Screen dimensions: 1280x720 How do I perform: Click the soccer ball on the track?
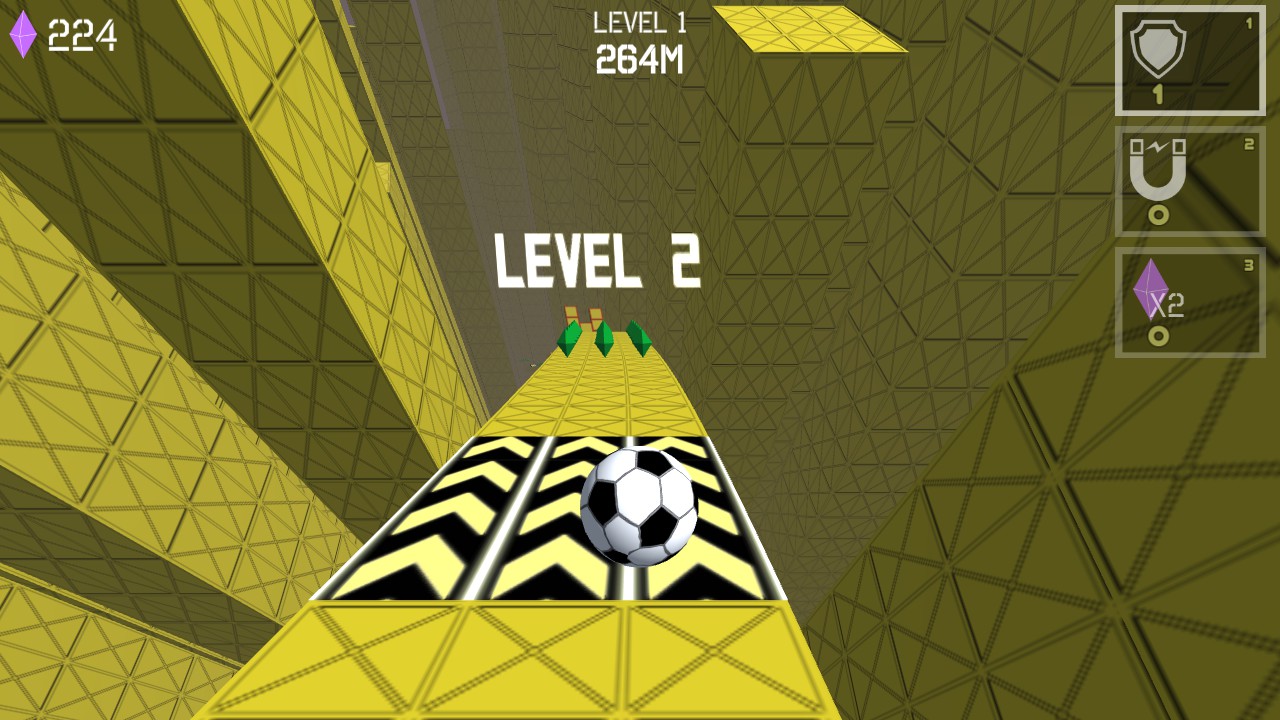(640, 505)
